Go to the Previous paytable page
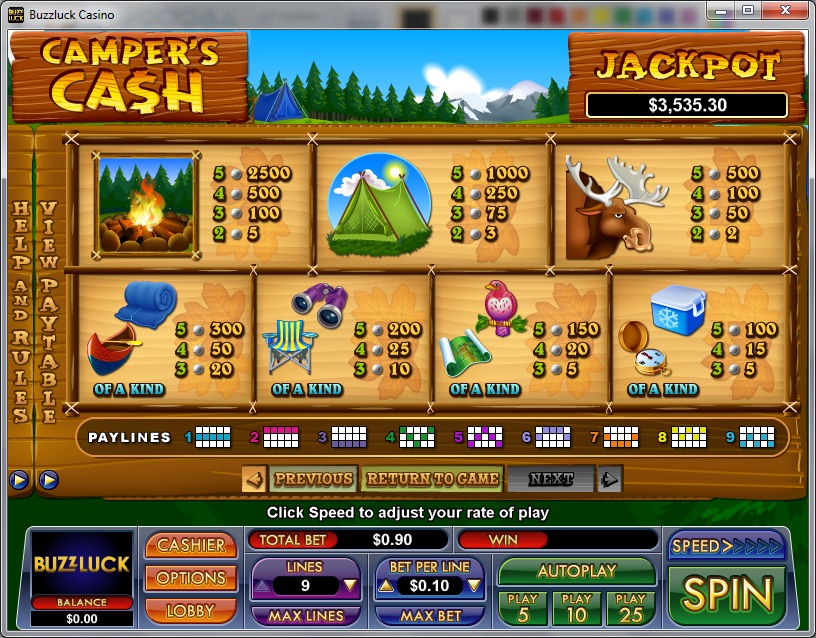The height and width of the screenshot is (638, 816). [312, 479]
